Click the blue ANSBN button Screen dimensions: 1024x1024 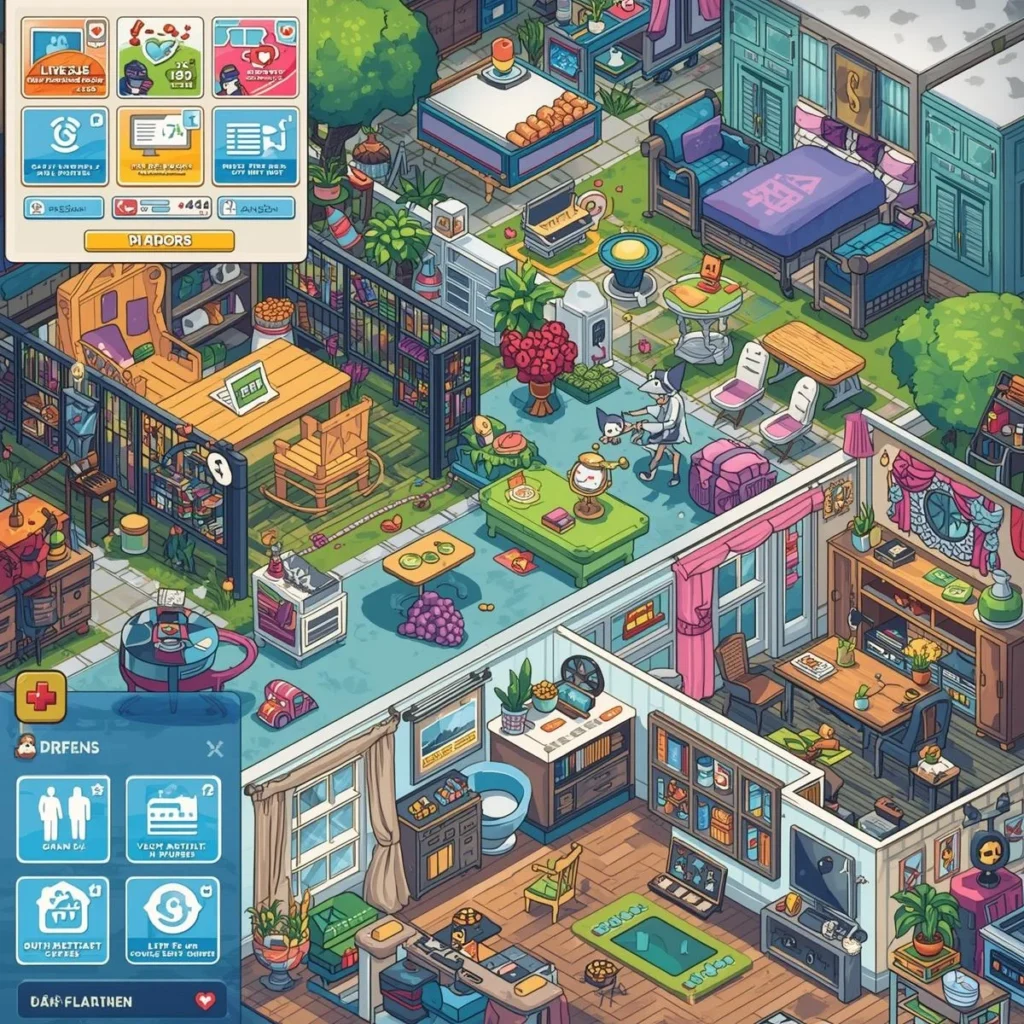pos(255,207)
